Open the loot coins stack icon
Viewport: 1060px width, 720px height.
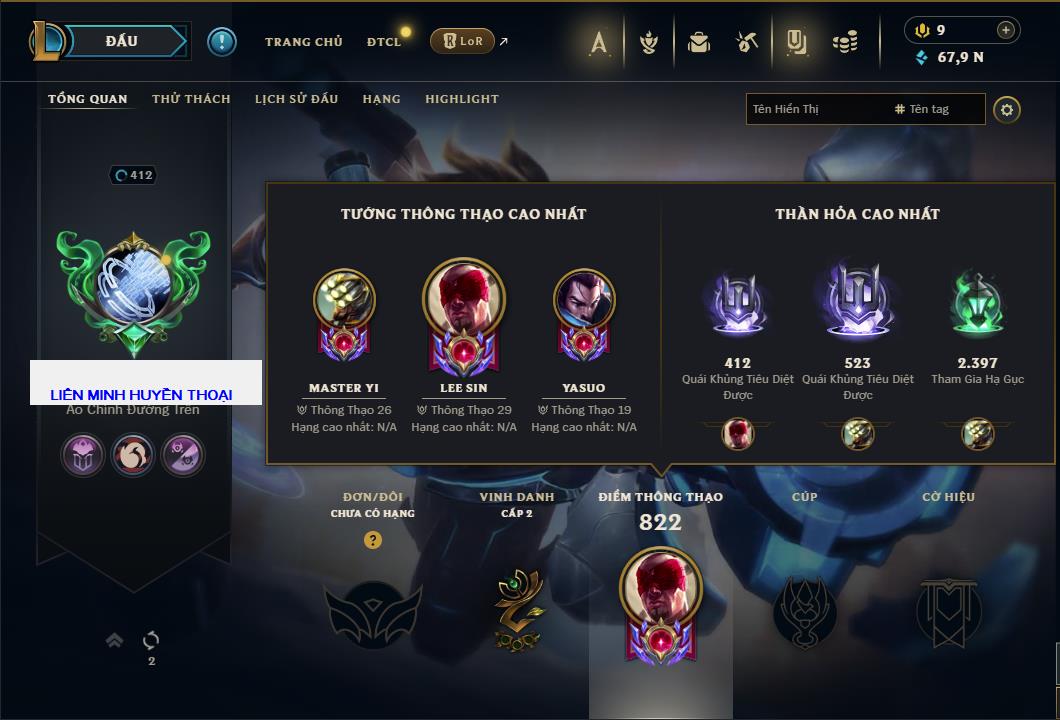846,42
